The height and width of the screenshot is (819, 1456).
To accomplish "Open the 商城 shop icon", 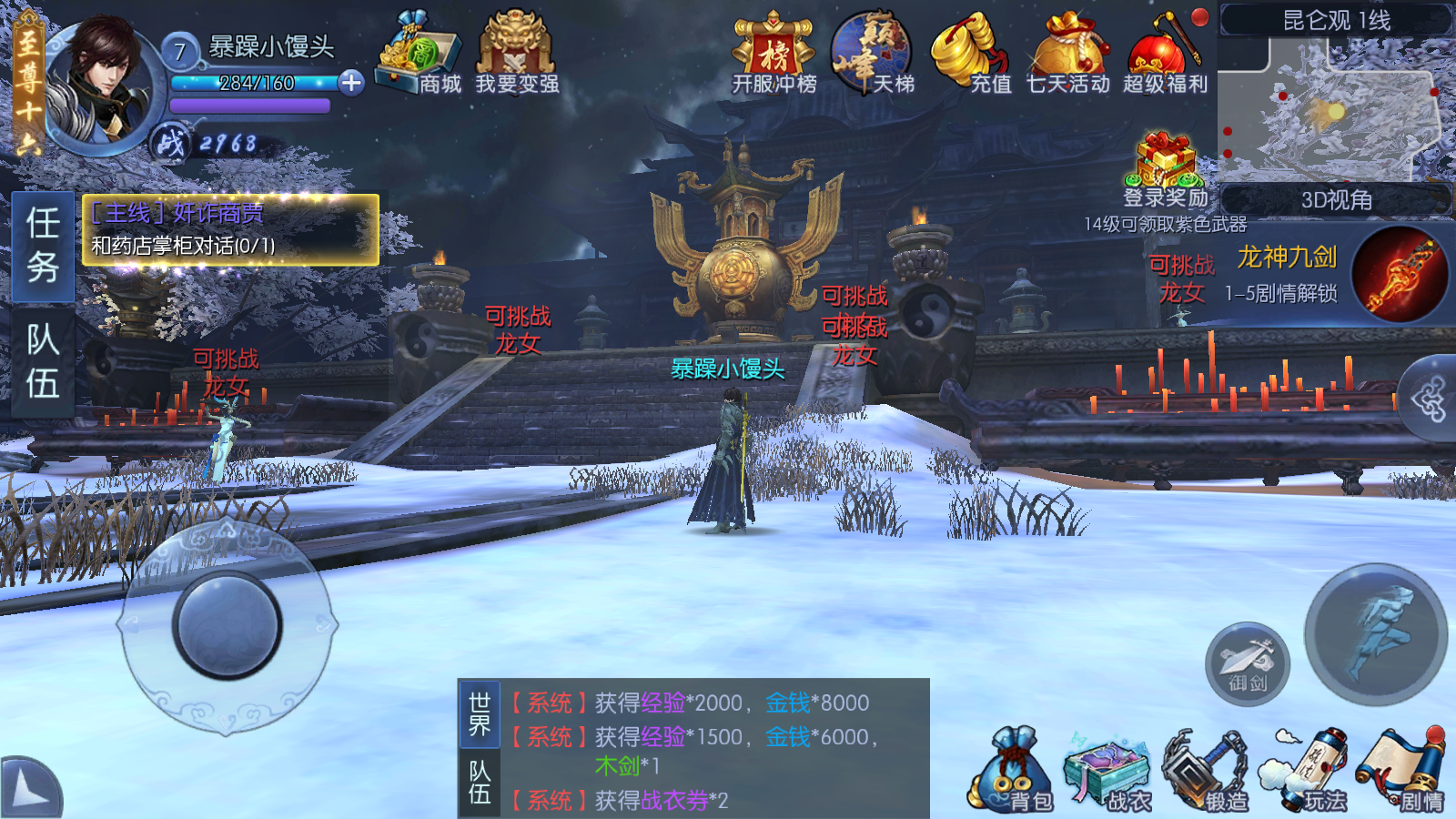I will [419, 55].
